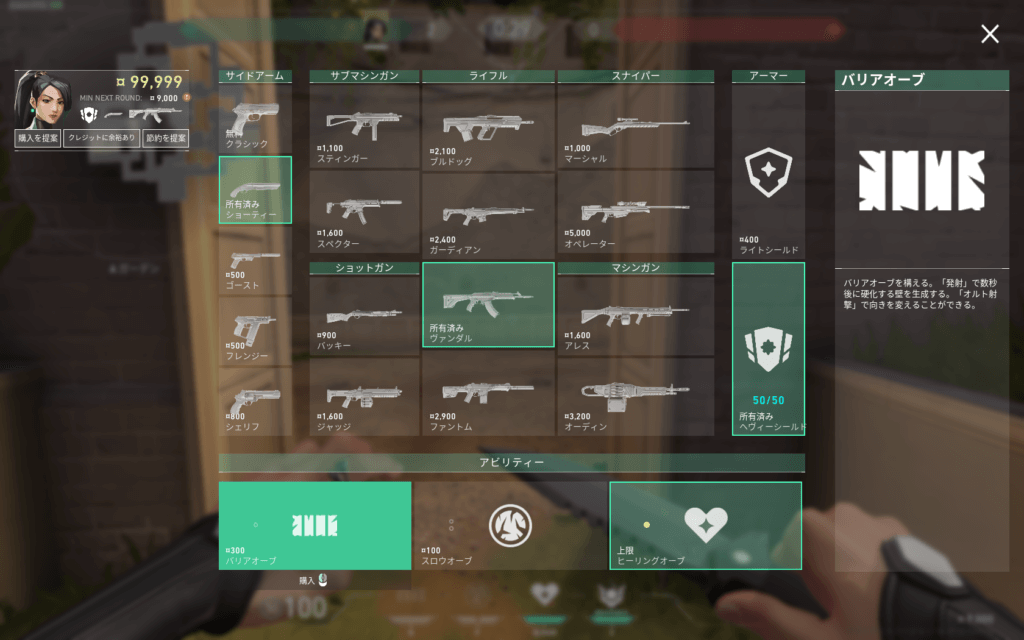
Task: Purchase the Slow Orb ability
Action: pos(510,526)
